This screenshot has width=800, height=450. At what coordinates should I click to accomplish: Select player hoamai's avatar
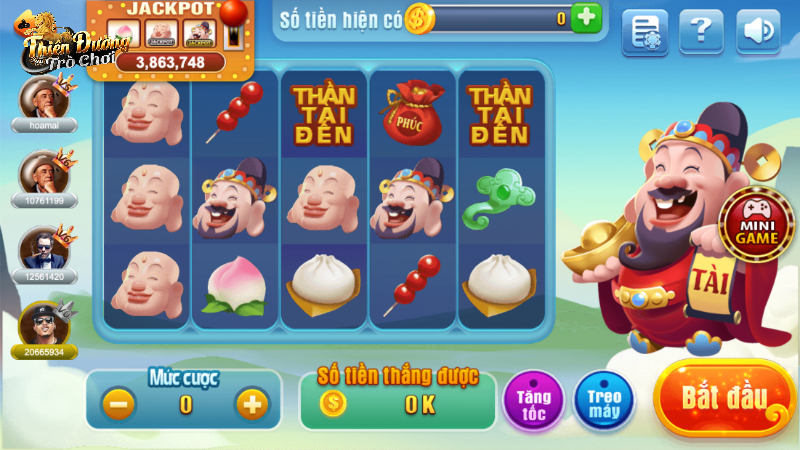(x=43, y=98)
